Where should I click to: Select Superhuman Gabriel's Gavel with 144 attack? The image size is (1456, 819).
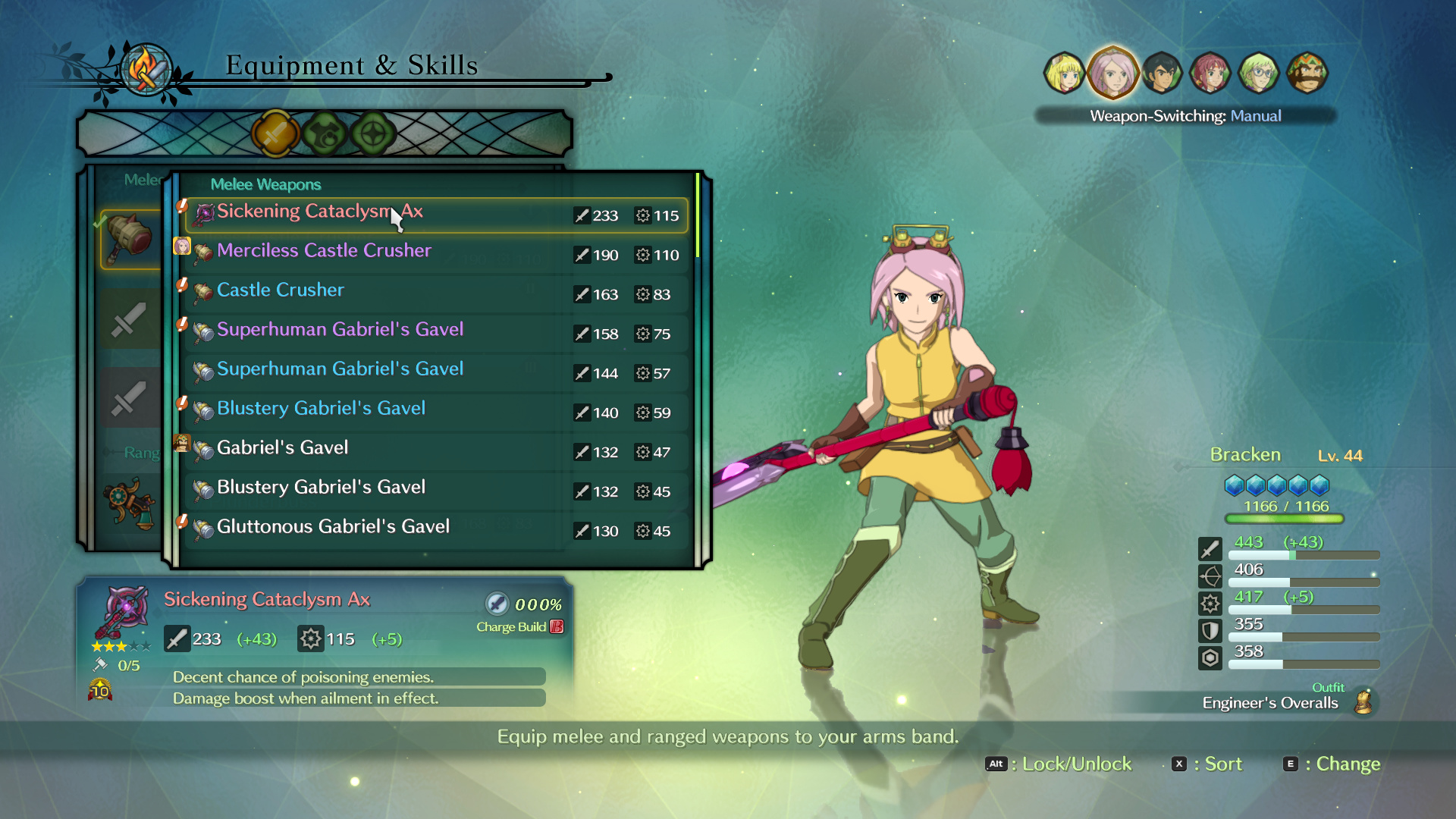(436, 372)
